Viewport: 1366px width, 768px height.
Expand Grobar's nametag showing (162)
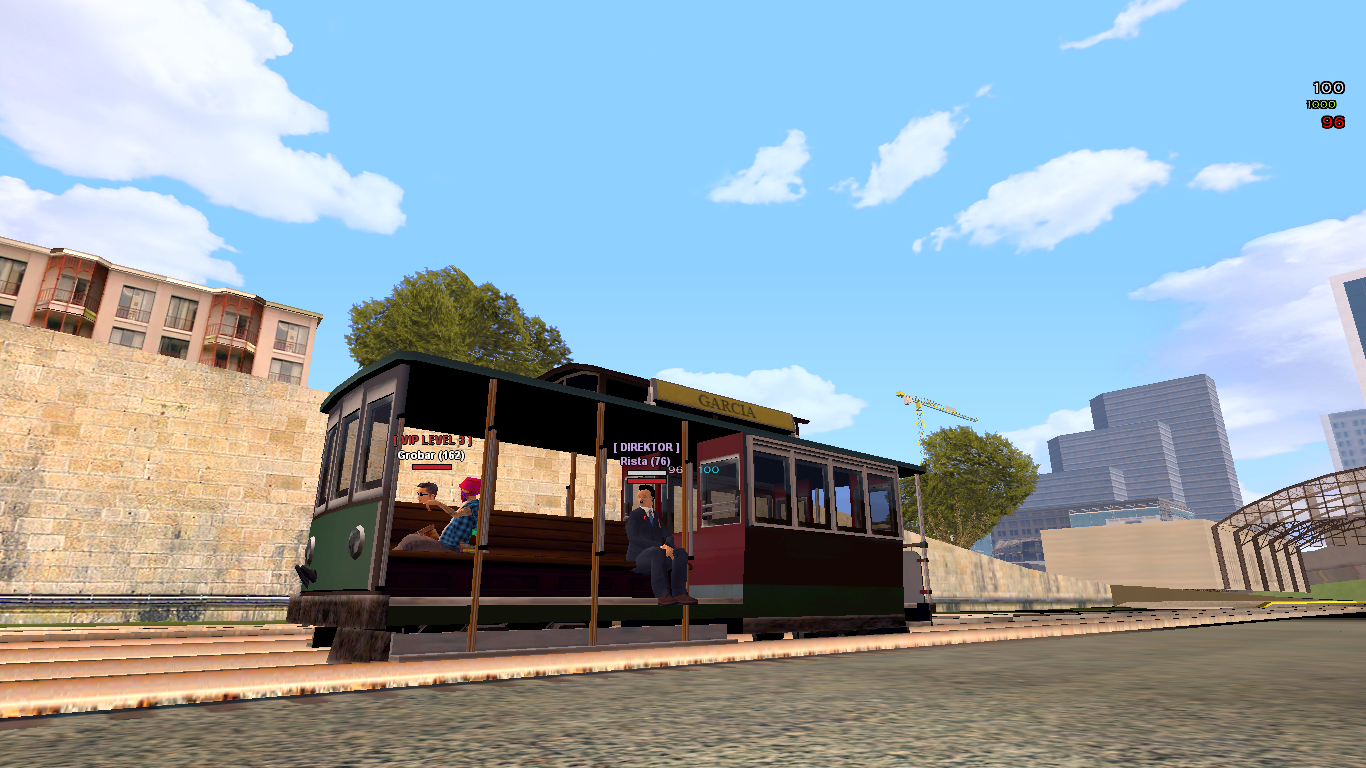click(x=430, y=456)
